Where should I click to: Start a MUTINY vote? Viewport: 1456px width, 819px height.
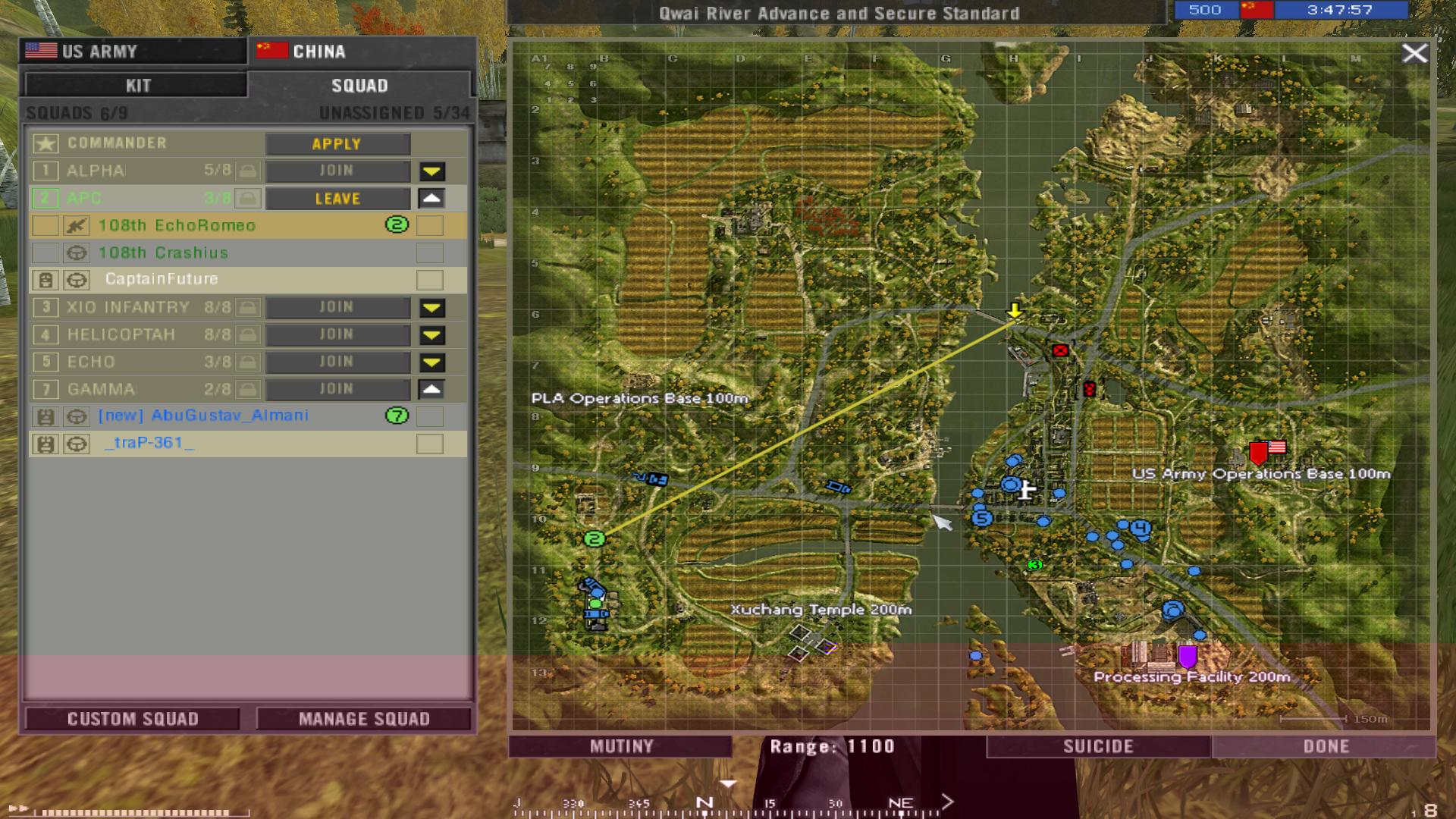point(621,747)
